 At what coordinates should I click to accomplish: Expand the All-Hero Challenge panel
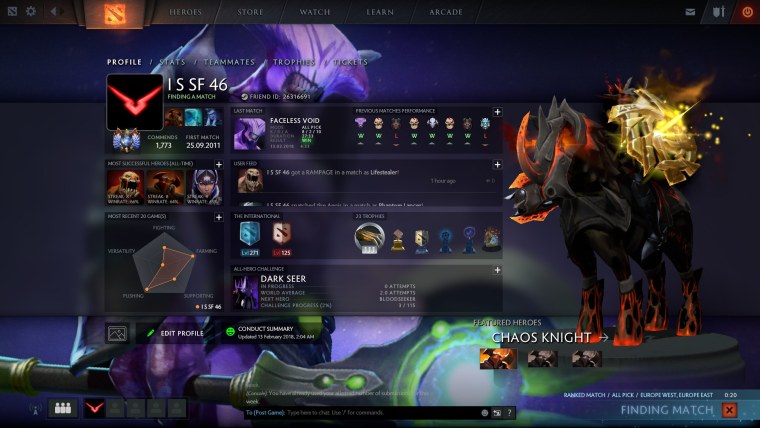(x=497, y=269)
